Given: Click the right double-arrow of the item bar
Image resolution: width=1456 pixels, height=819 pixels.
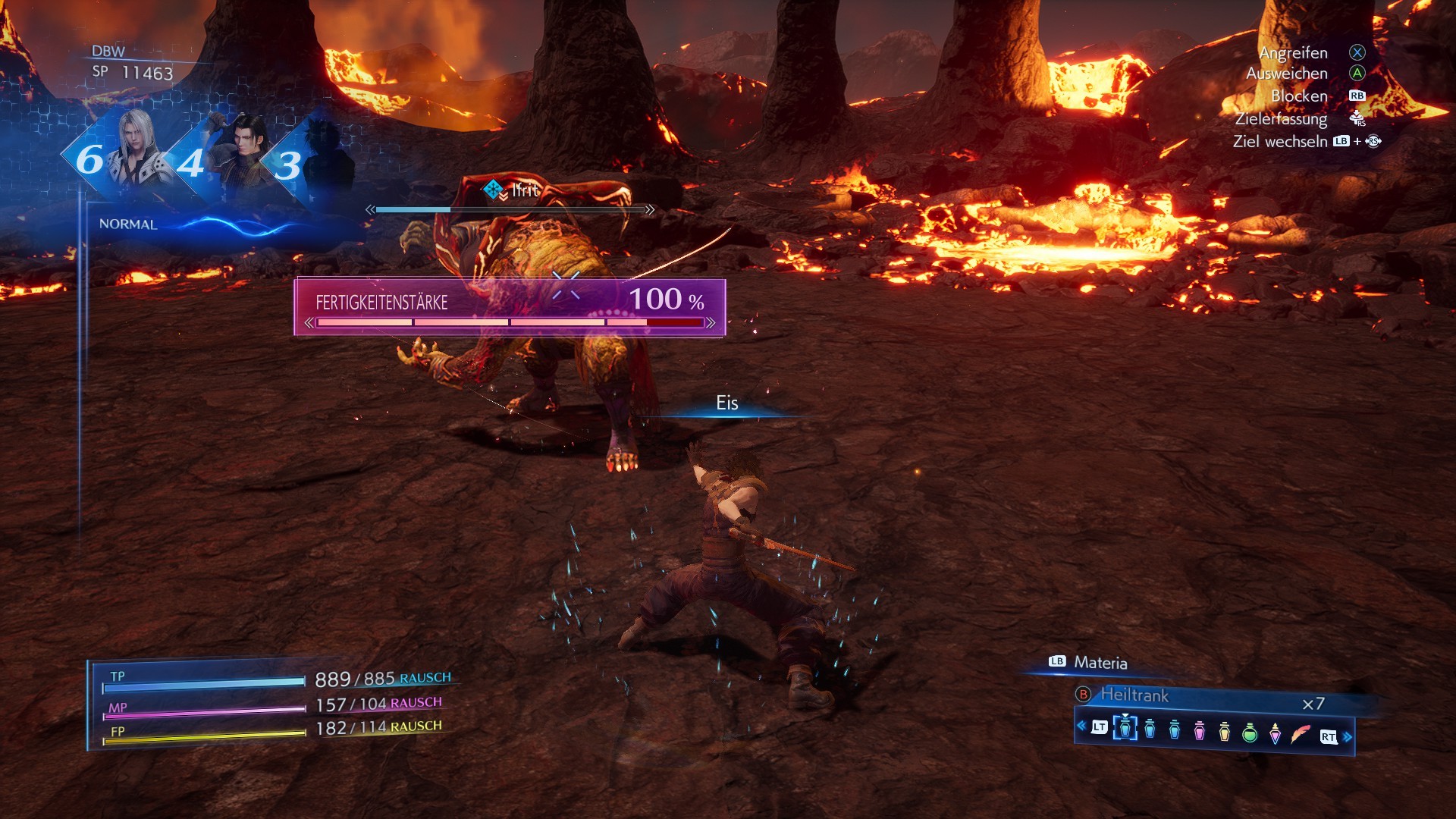Looking at the screenshot, I should (1348, 736).
